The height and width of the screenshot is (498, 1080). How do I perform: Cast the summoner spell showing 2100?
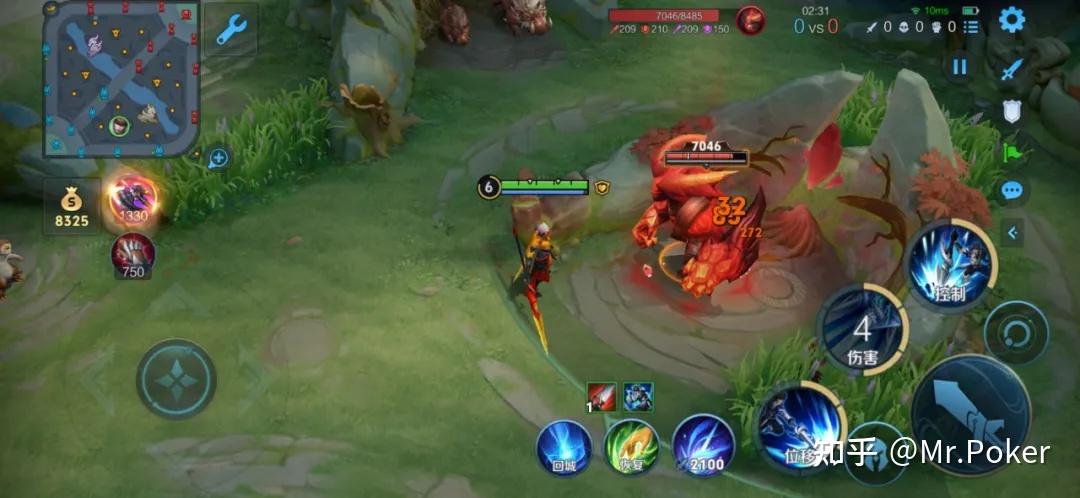tap(703, 443)
